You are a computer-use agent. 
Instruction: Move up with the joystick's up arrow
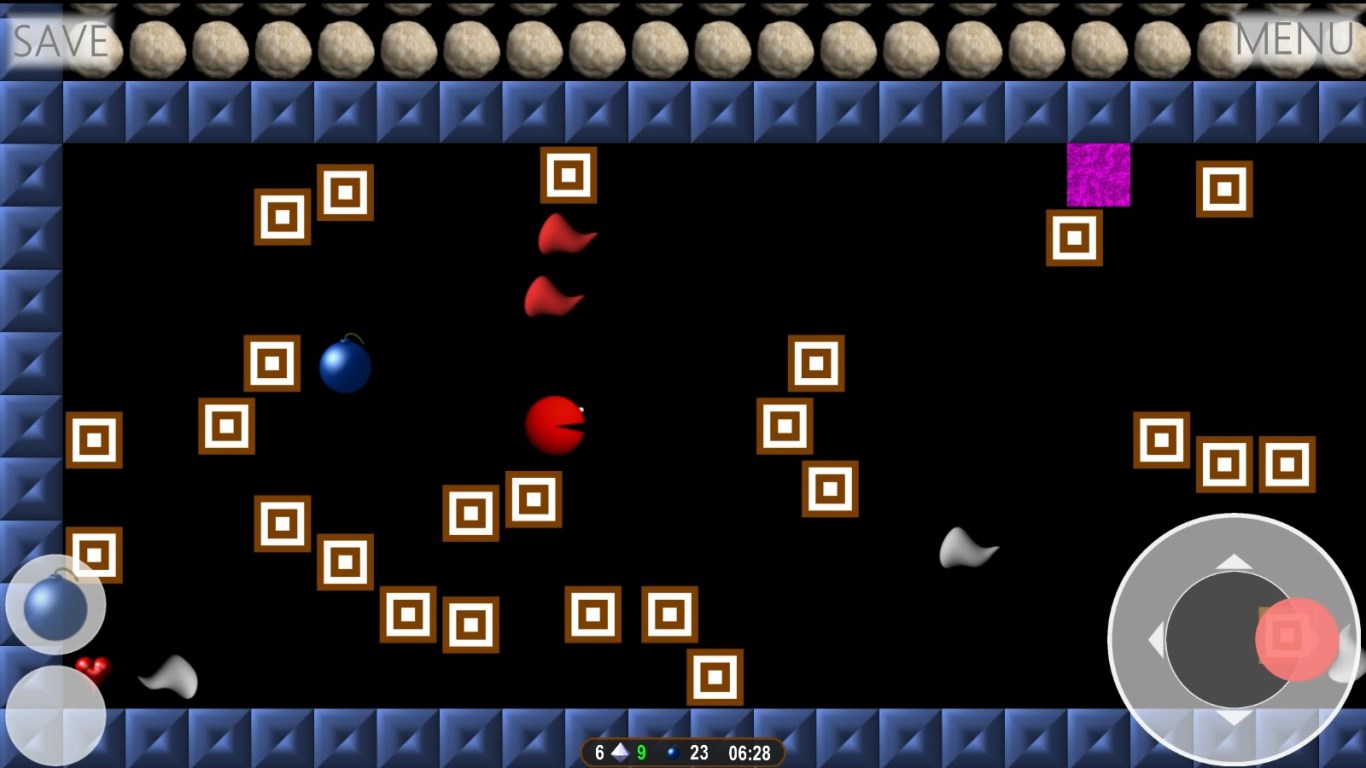point(1234,562)
